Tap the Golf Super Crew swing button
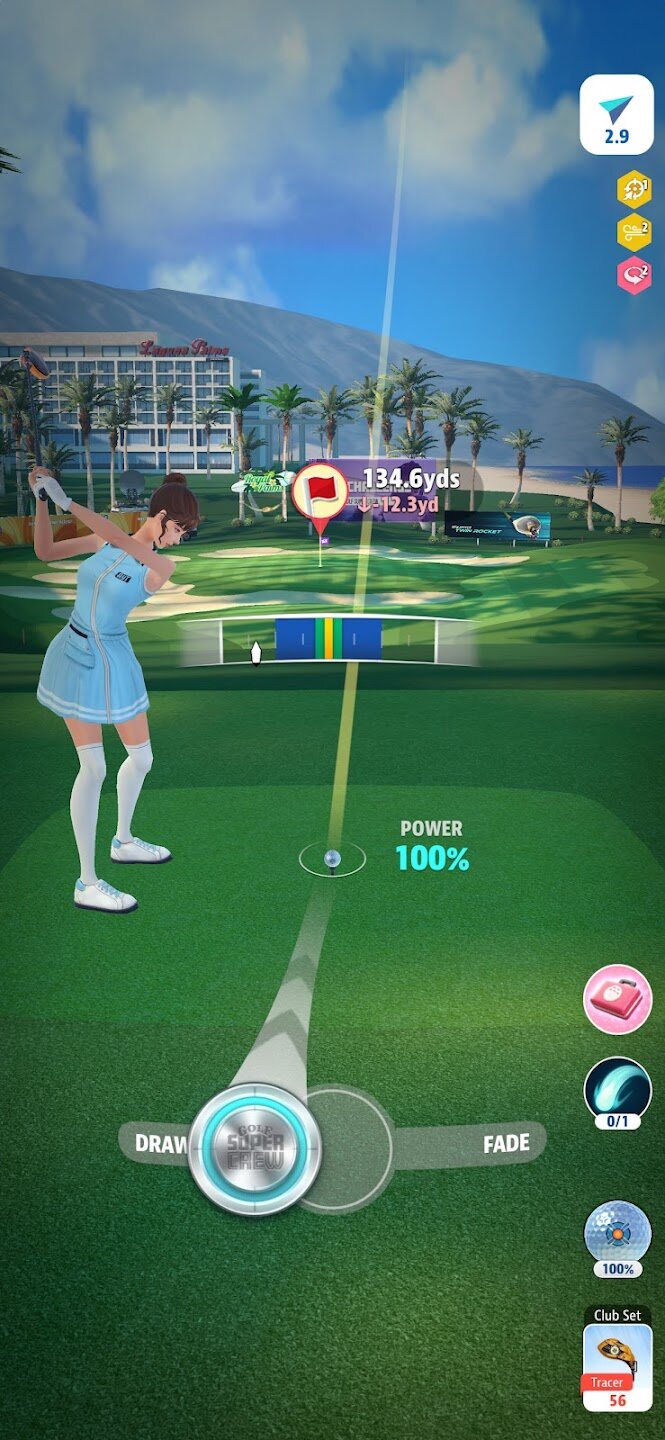The image size is (665, 1440). click(254, 1149)
